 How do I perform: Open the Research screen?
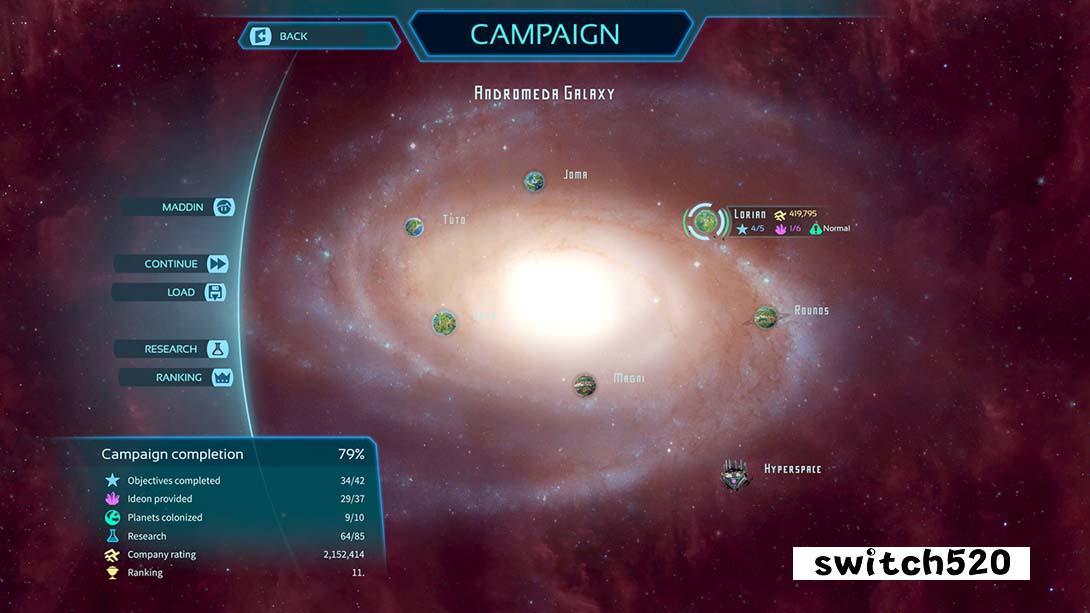pos(172,349)
